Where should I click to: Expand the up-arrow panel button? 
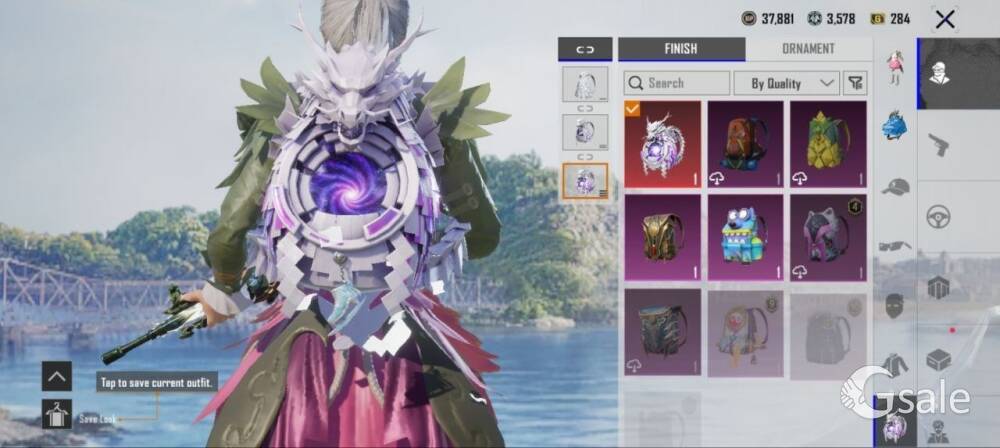(56, 376)
